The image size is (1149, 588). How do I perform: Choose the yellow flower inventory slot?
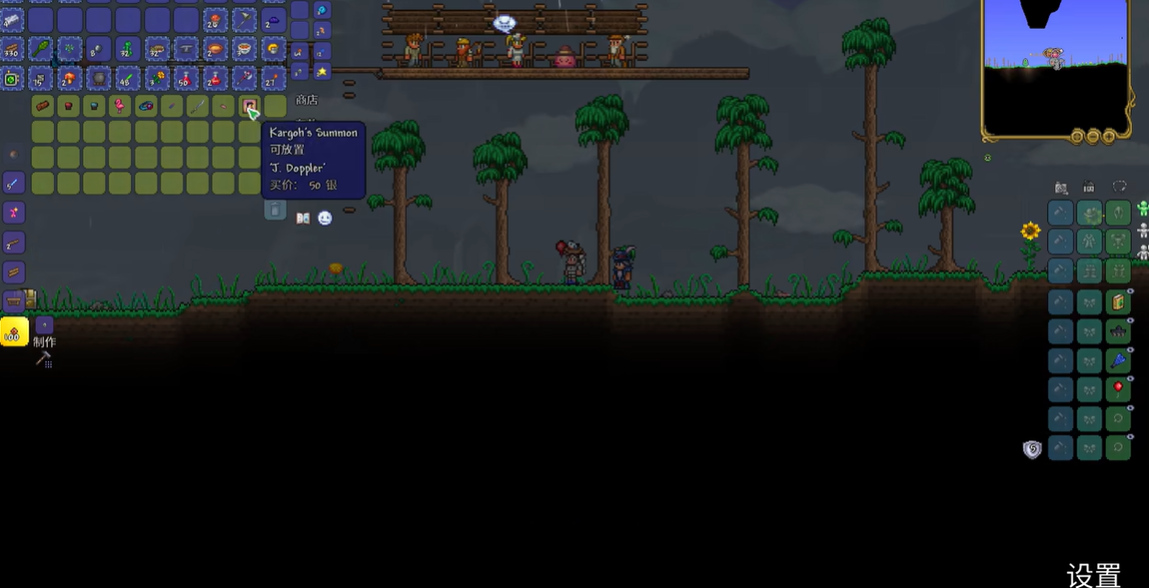pos(157,77)
